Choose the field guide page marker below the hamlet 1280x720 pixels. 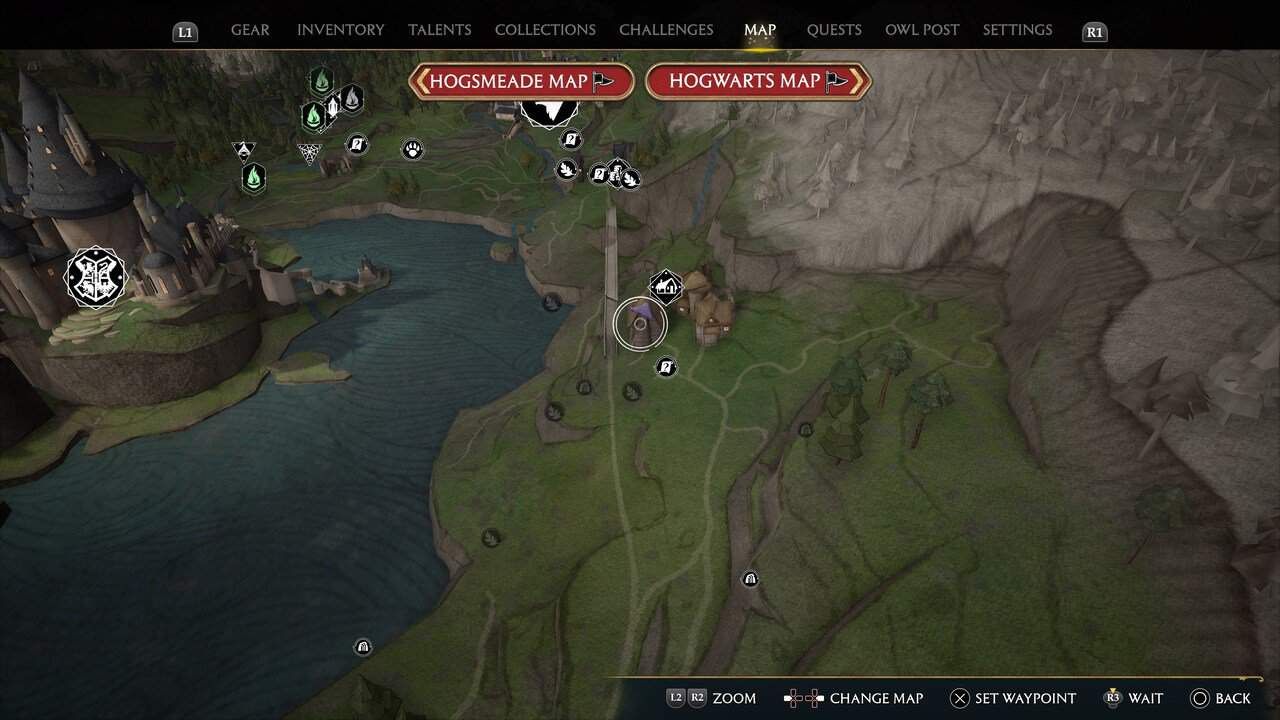click(x=666, y=368)
